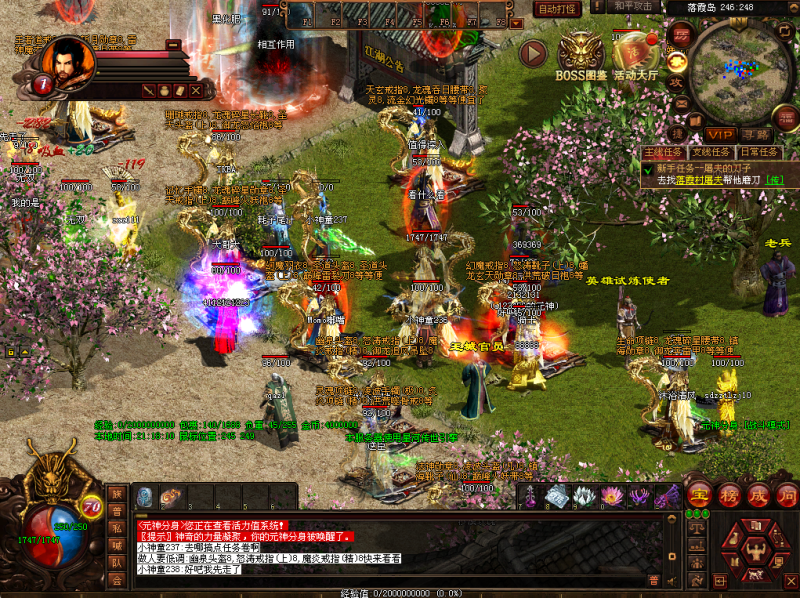Screen dimensions: 800x598
Task: Activate the 寻路 pathfinding button
Action: [x=757, y=134]
